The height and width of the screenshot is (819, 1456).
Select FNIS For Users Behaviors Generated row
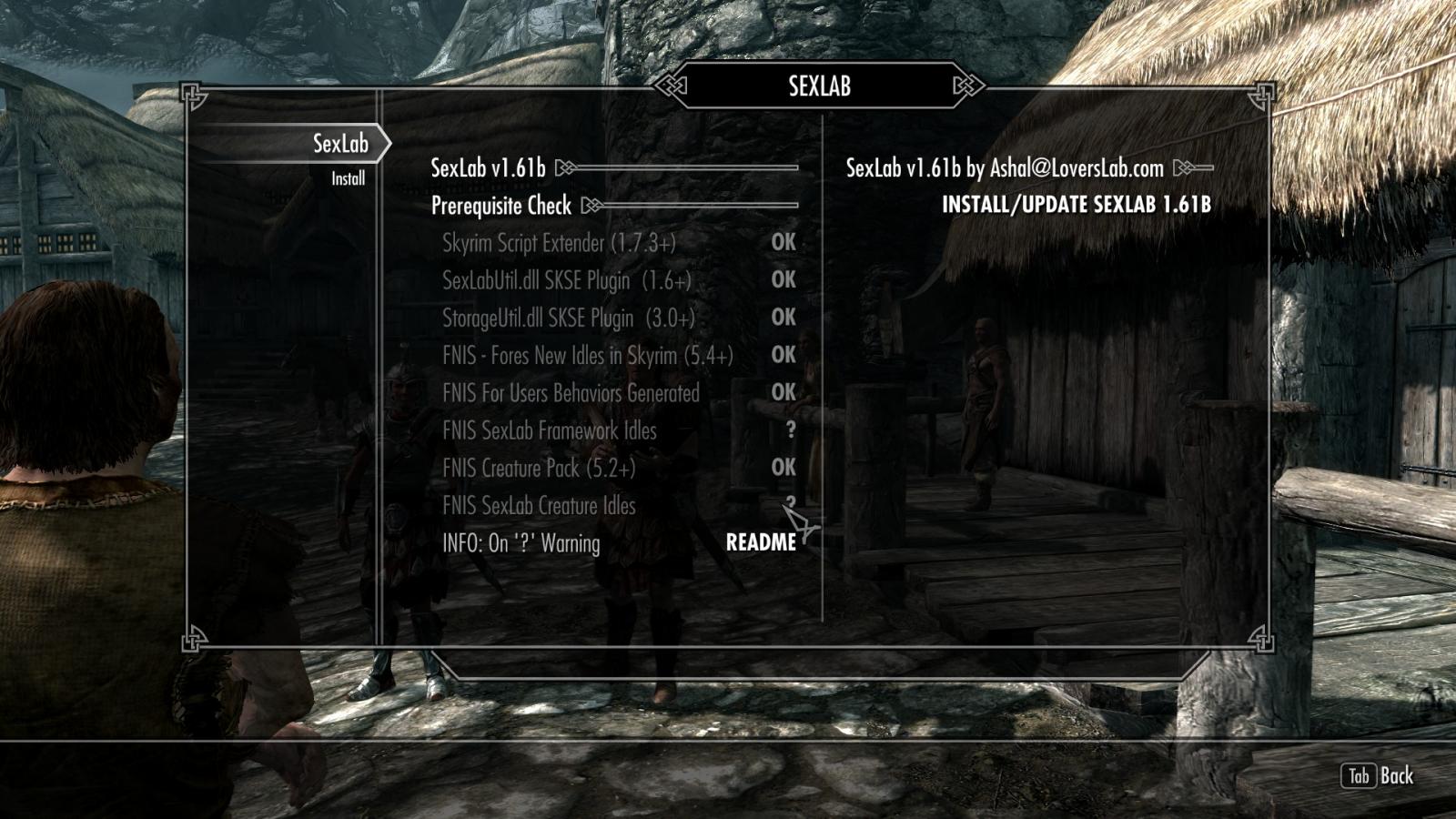[571, 393]
